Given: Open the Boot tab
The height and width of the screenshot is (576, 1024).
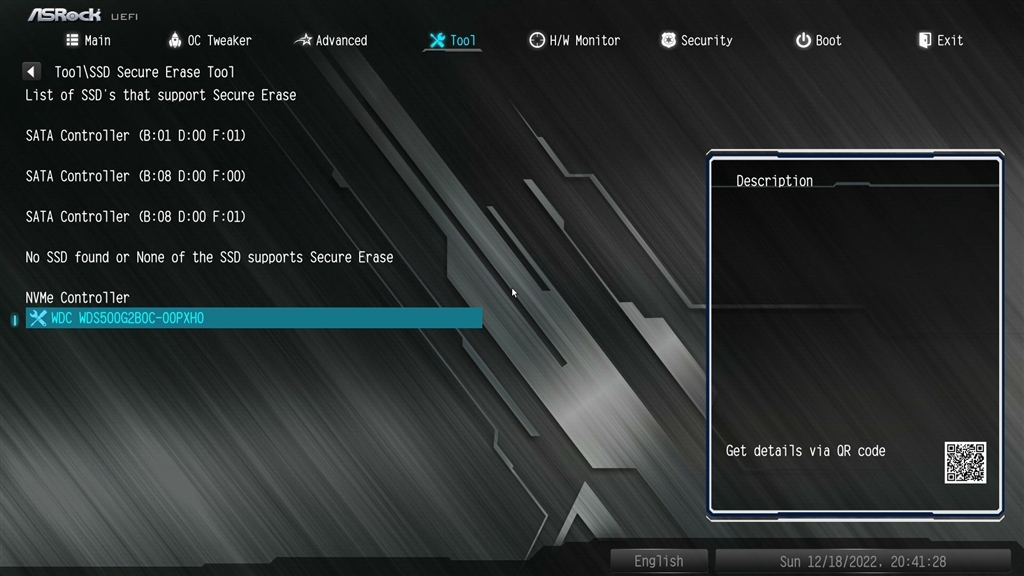Looking at the screenshot, I should click(819, 40).
